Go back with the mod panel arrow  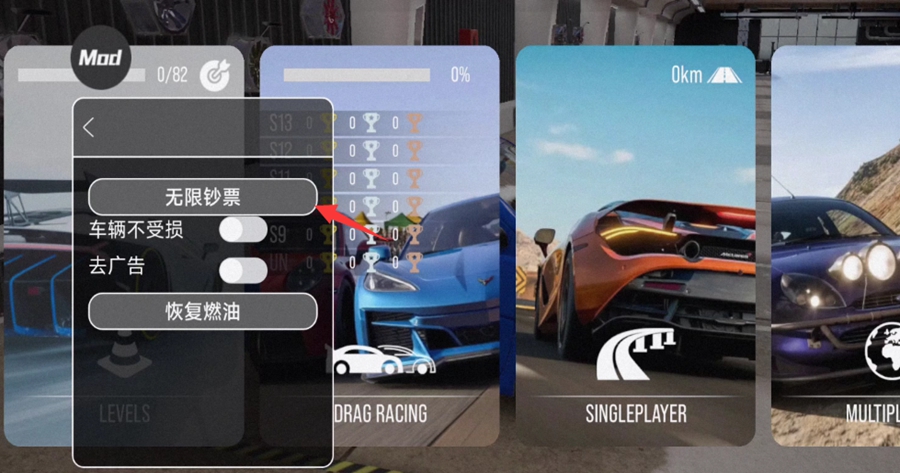pos(89,128)
